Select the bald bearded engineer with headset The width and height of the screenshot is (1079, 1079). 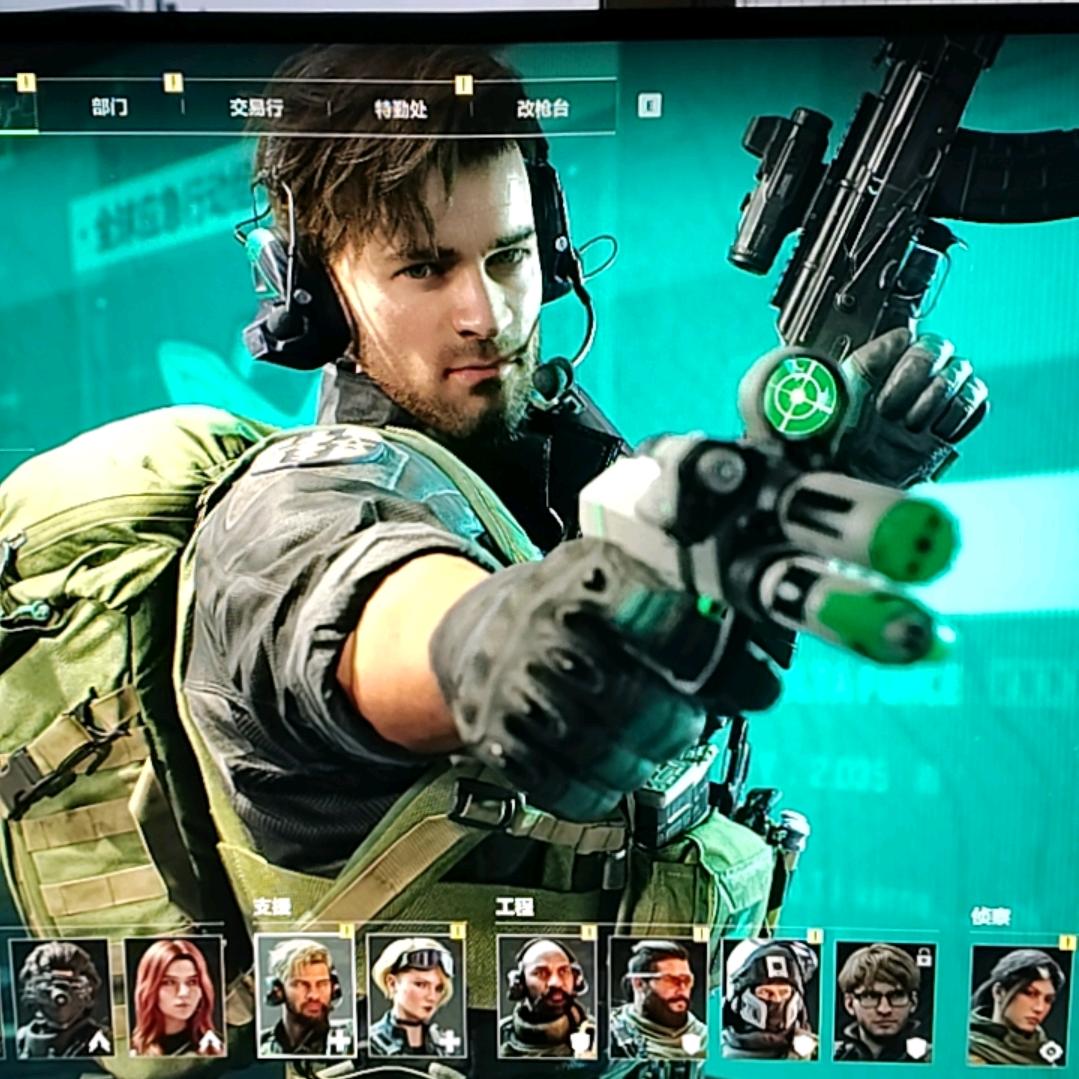tap(547, 996)
